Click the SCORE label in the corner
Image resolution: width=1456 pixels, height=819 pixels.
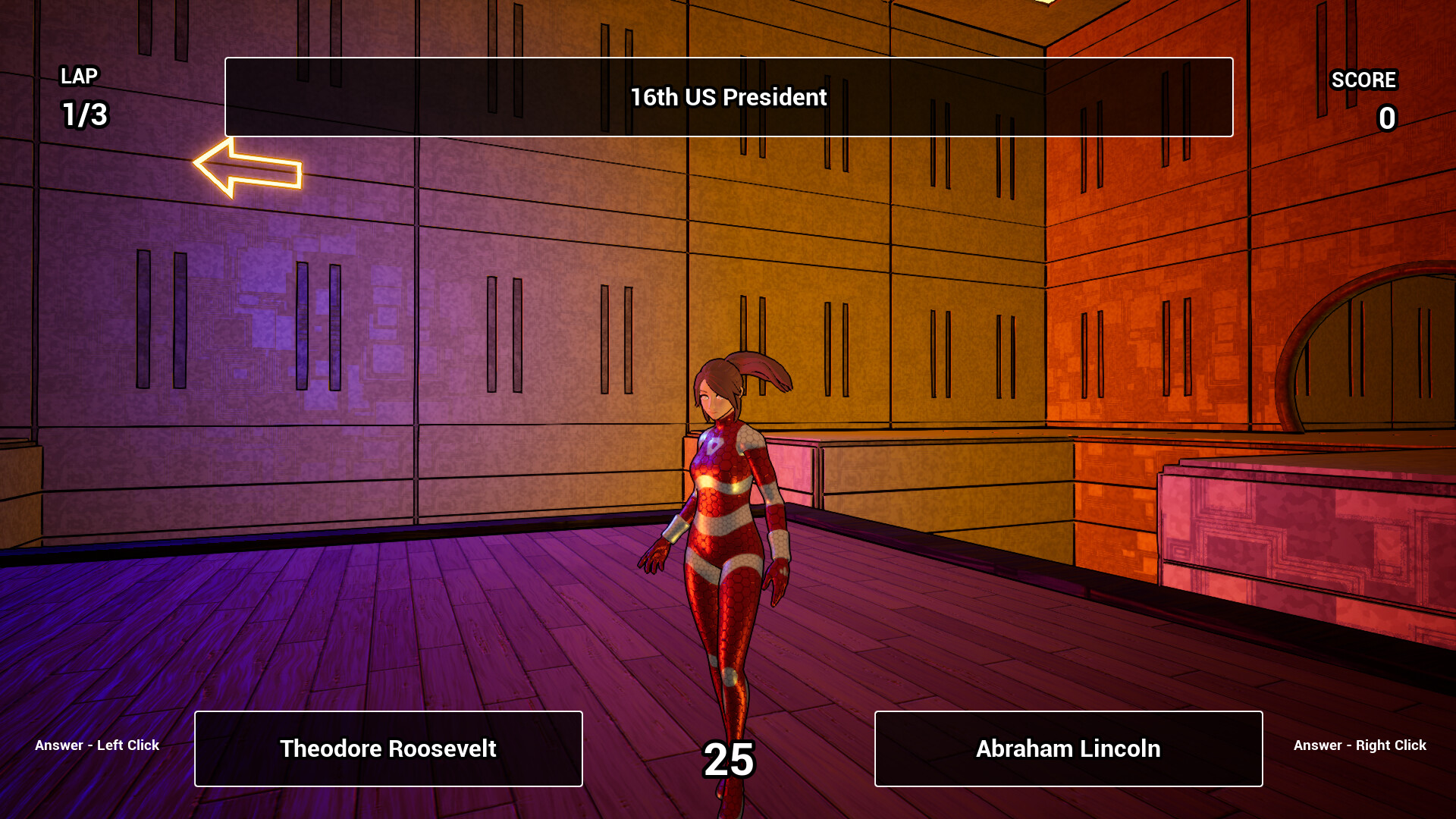click(x=1363, y=80)
